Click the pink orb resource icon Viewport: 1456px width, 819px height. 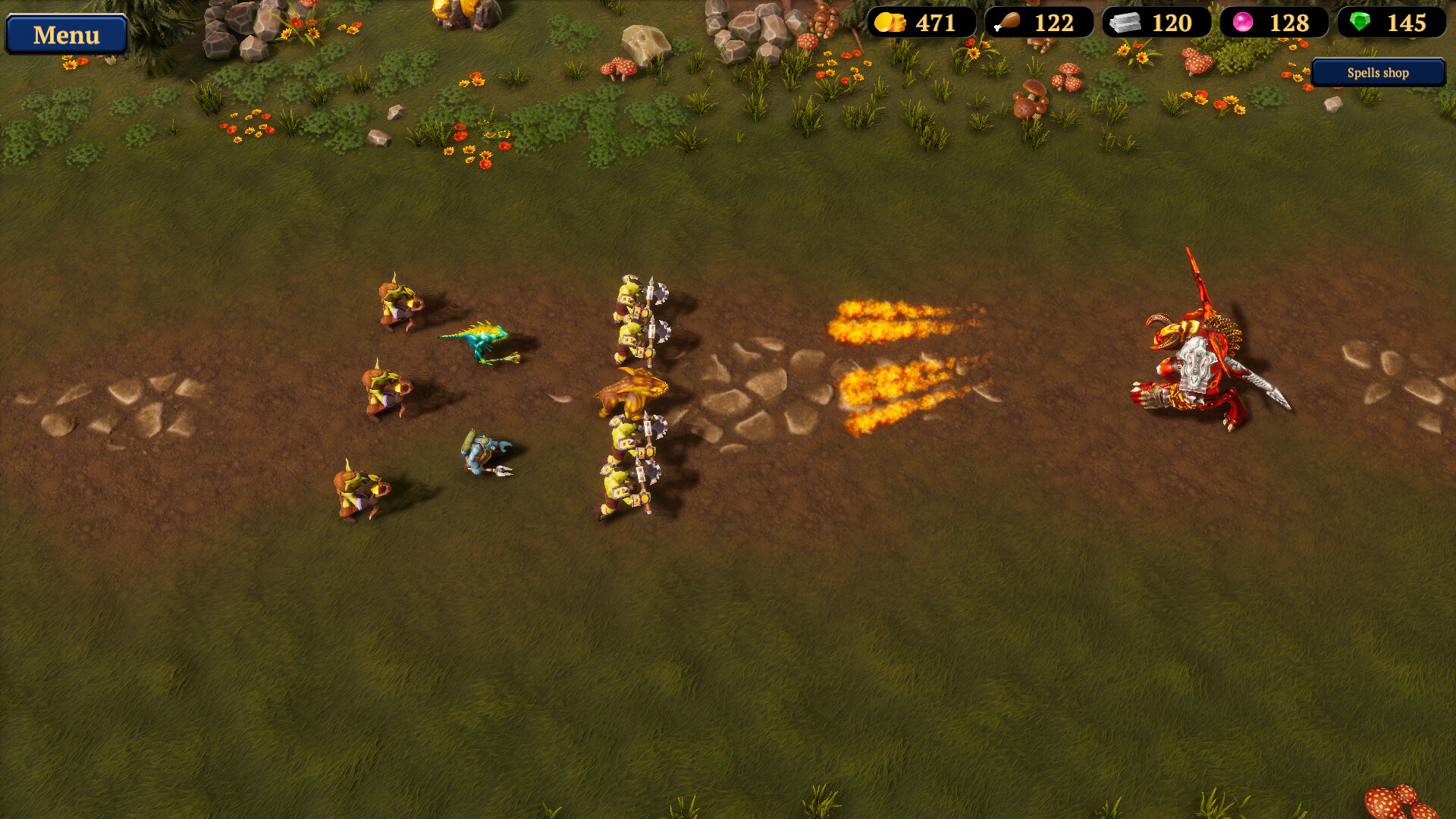tap(1244, 23)
